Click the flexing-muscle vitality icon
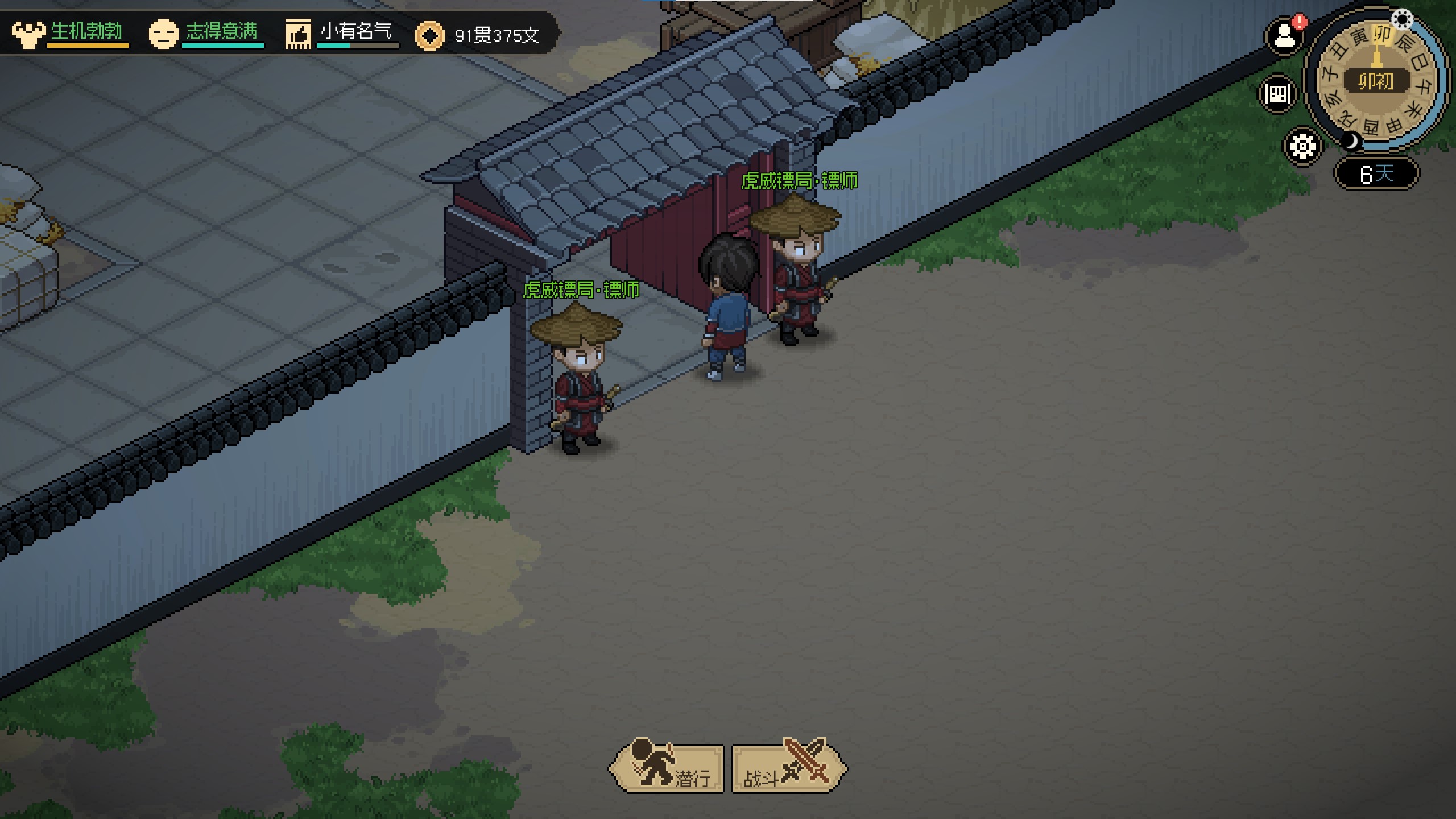The width and height of the screenshot is (1456, 819). [28, 34]
